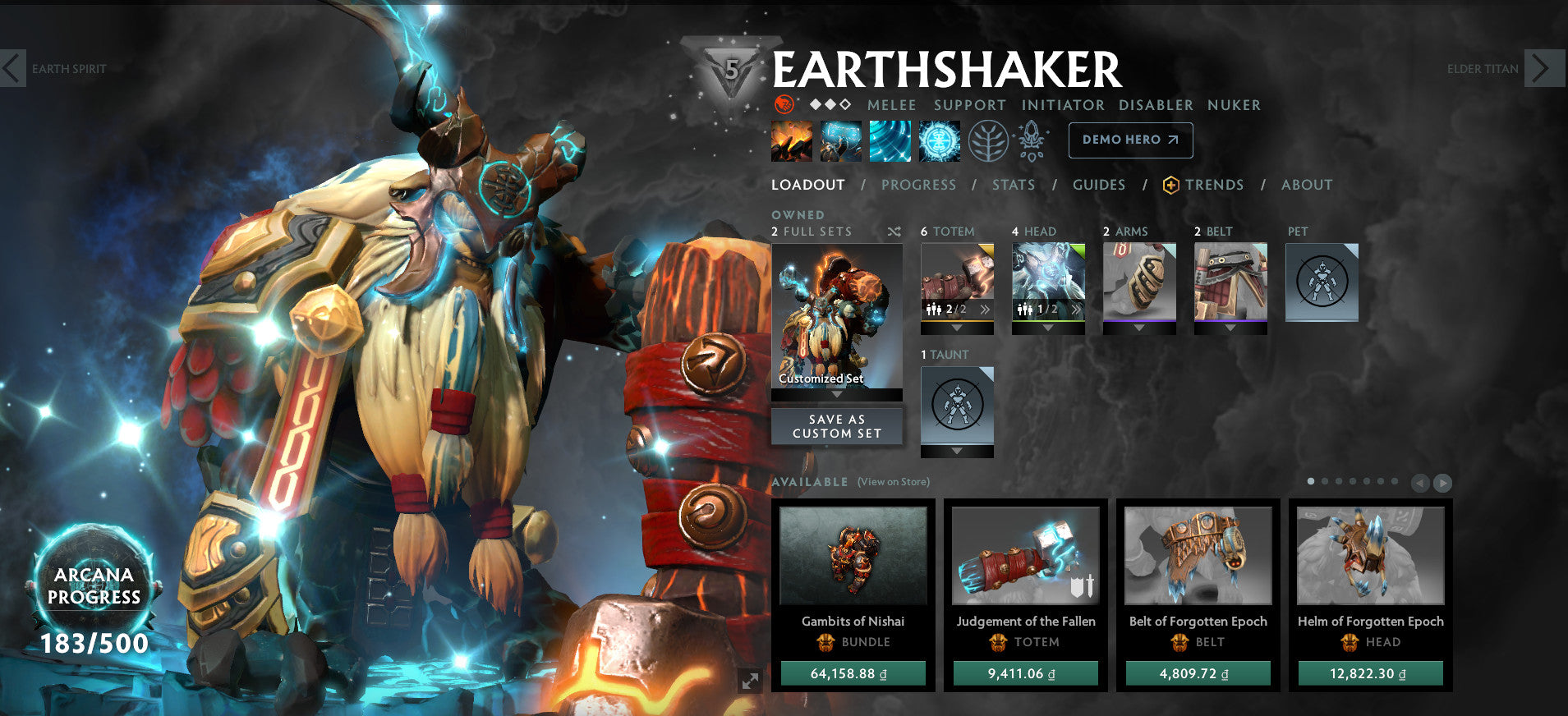1568x716 pixels.
Task: Click the shuffle icon beside Full Sets
Action: click(x=894, y=232)
